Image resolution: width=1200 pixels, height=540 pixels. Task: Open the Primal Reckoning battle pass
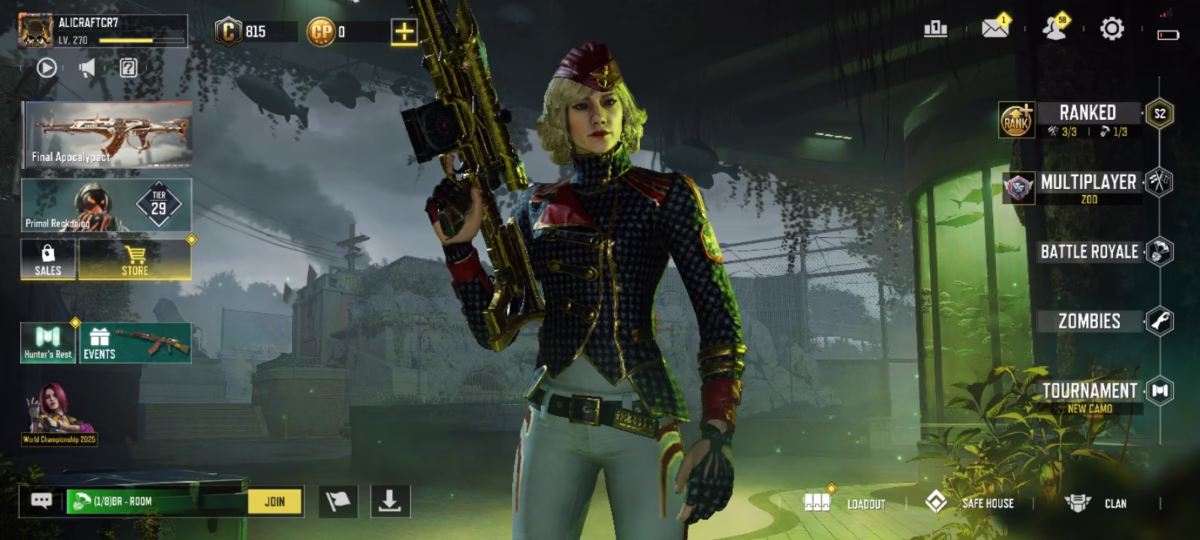(x=107, y=205)
